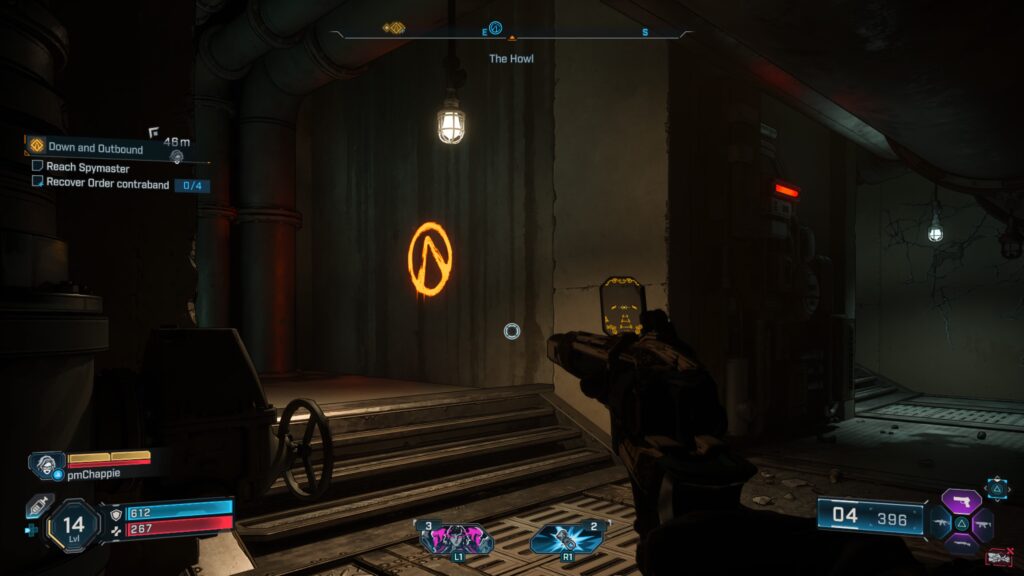This screenshot has width=1024, height=576.
Task: Use the repair kit syringe icon
Action: 38,506
